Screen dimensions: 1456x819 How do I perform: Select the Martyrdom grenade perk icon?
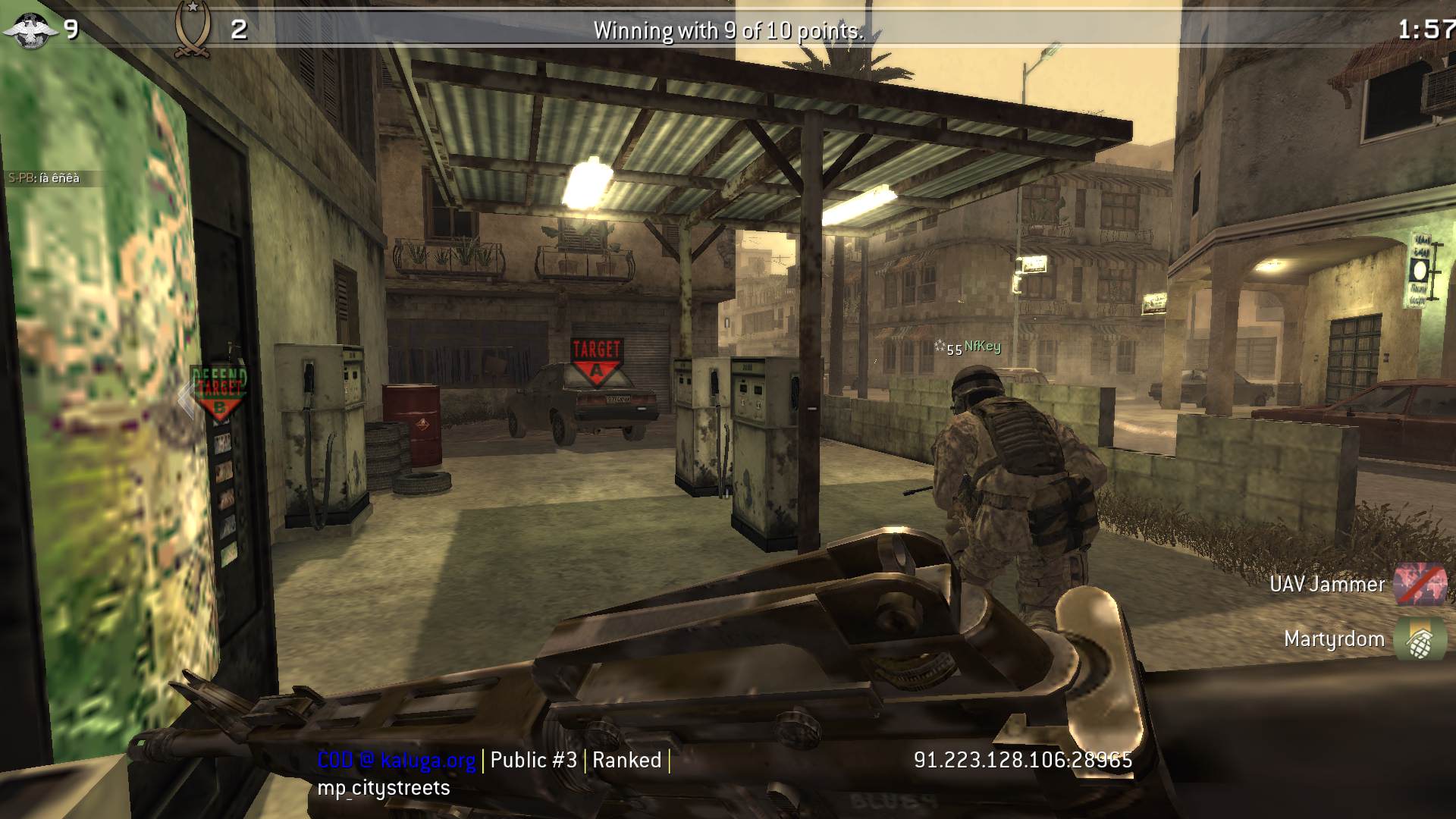pyautogui.click(x=1424, y=639)
